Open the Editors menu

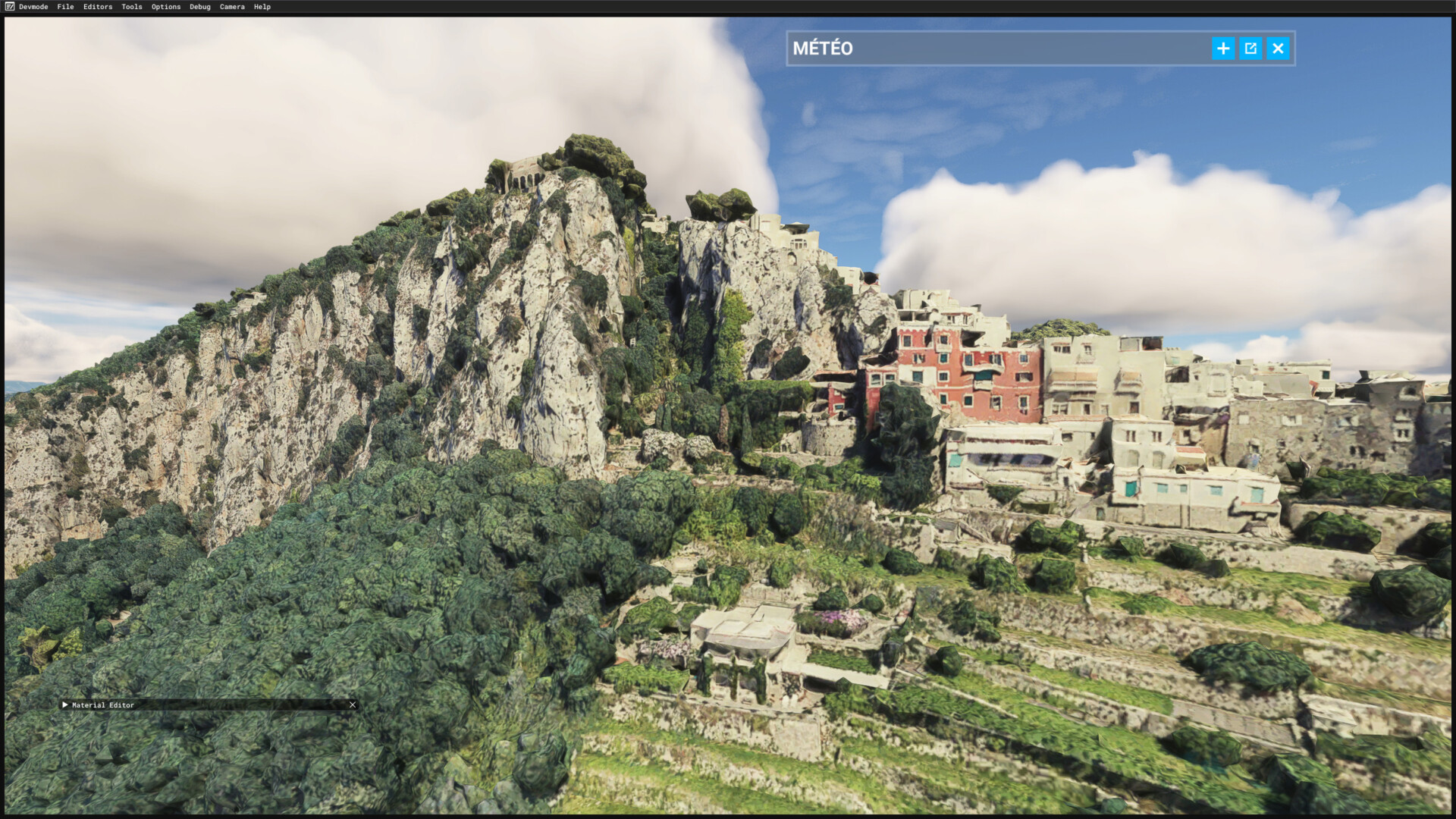(98, 7)
